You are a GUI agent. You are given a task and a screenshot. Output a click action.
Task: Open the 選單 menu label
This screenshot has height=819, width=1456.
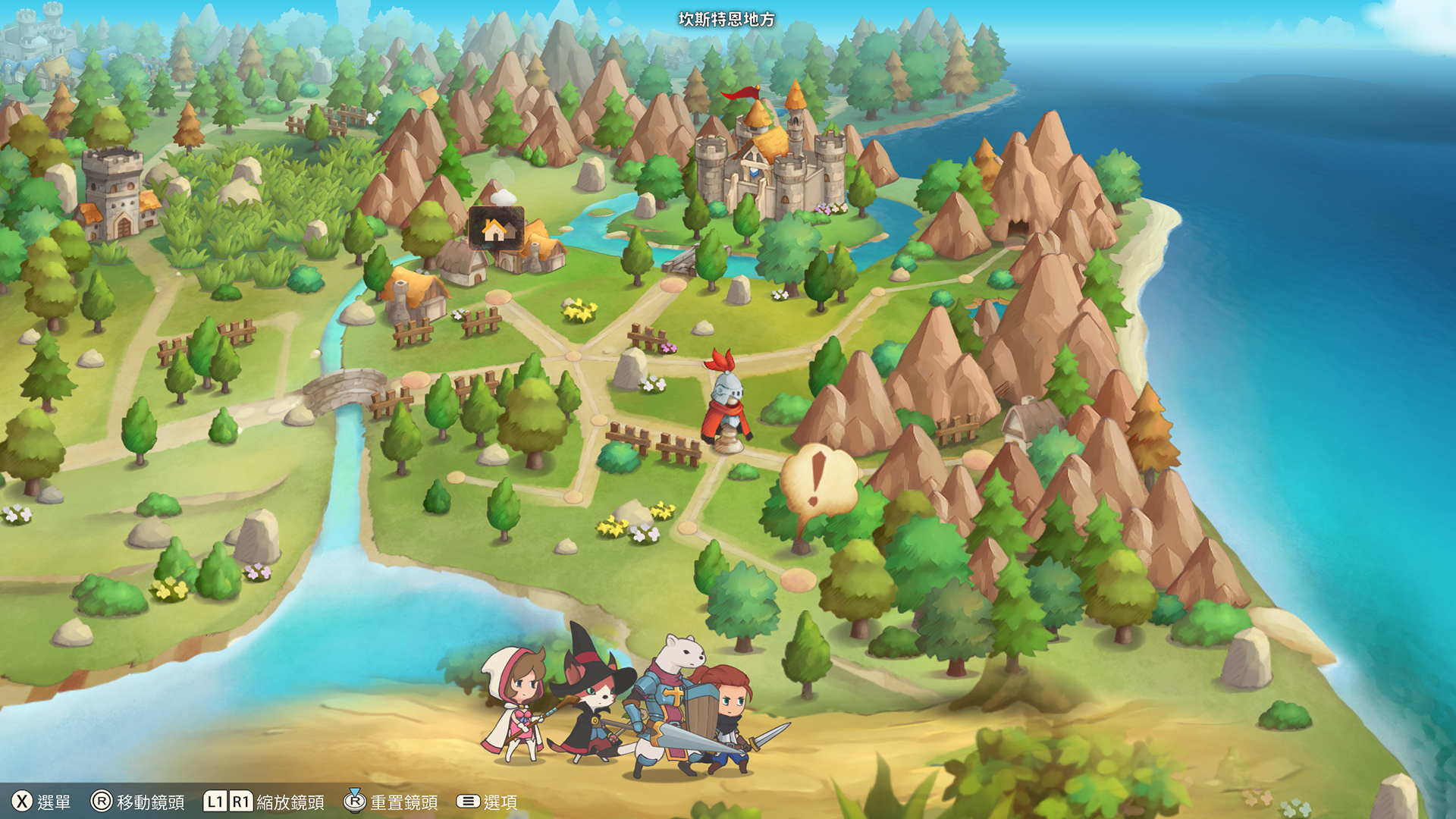click(x=55, y=801)
